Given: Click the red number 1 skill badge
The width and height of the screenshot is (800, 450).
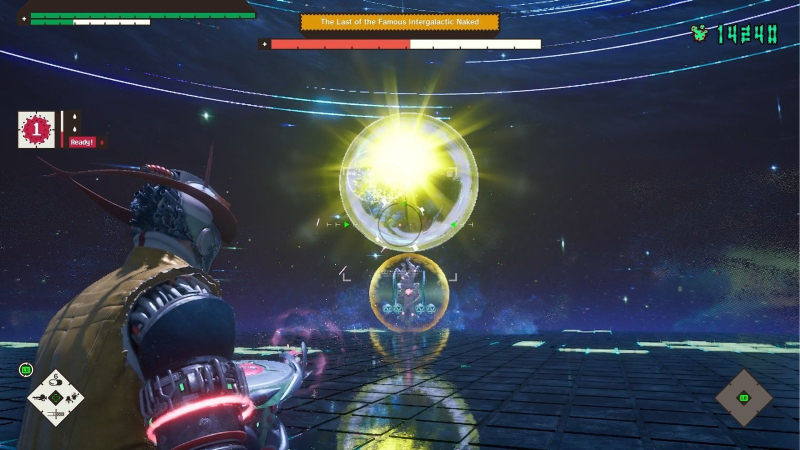Looking at the screenshot, I should pyautogui.click(x=36, y=129).
